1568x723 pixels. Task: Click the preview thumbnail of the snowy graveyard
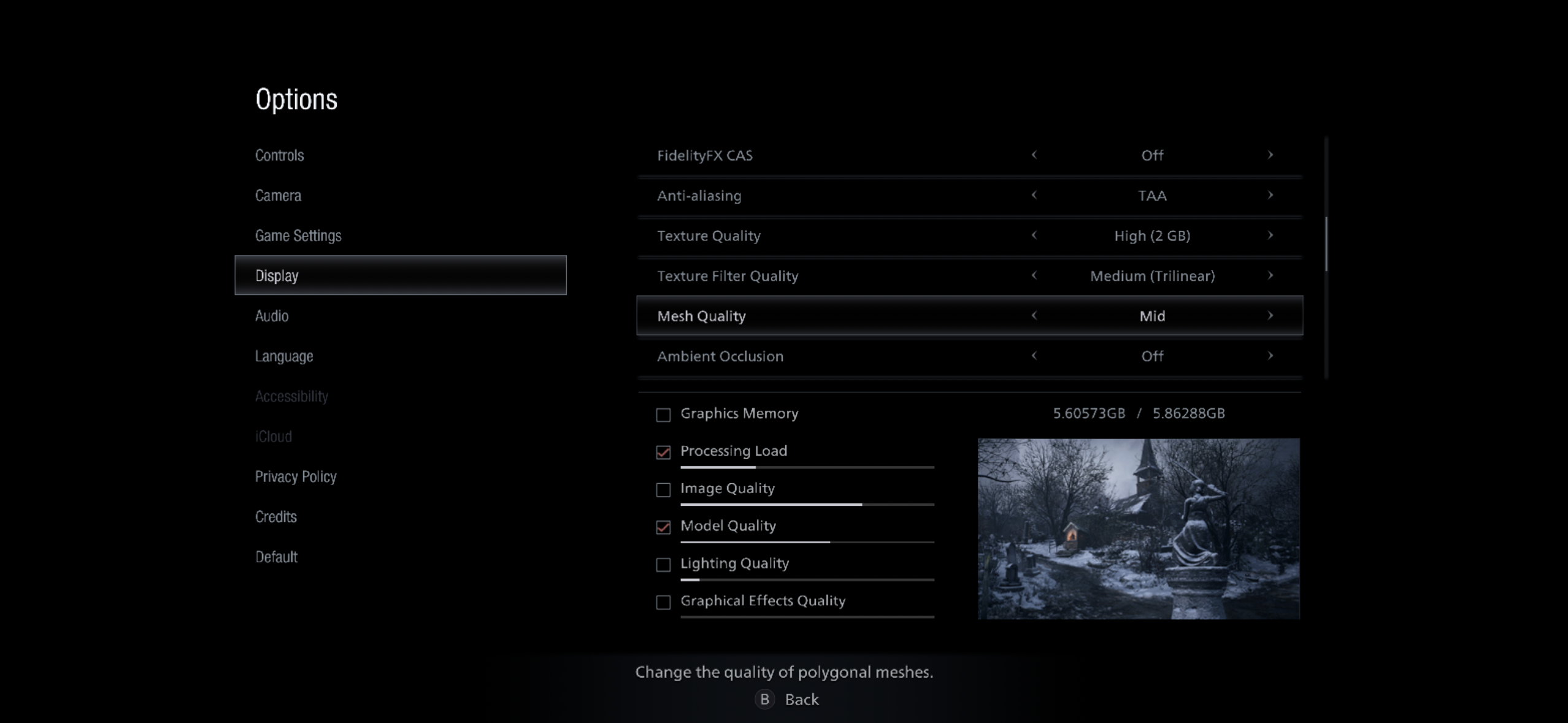pos(1139,529)
